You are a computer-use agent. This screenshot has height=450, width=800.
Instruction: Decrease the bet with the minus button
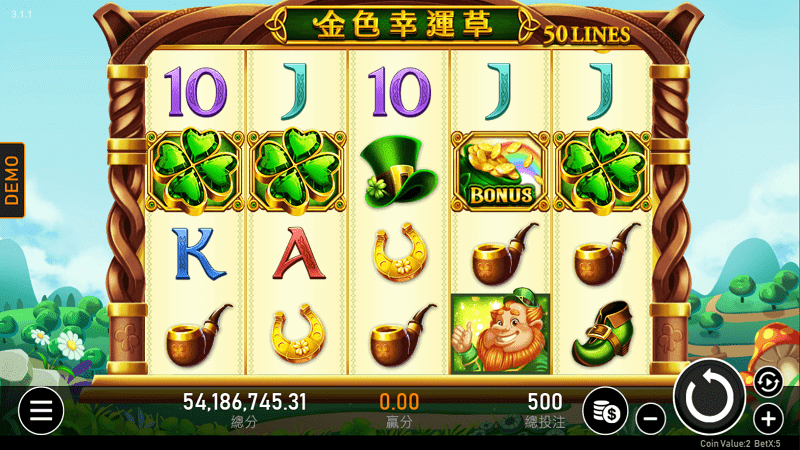click(x=650, y=417)
